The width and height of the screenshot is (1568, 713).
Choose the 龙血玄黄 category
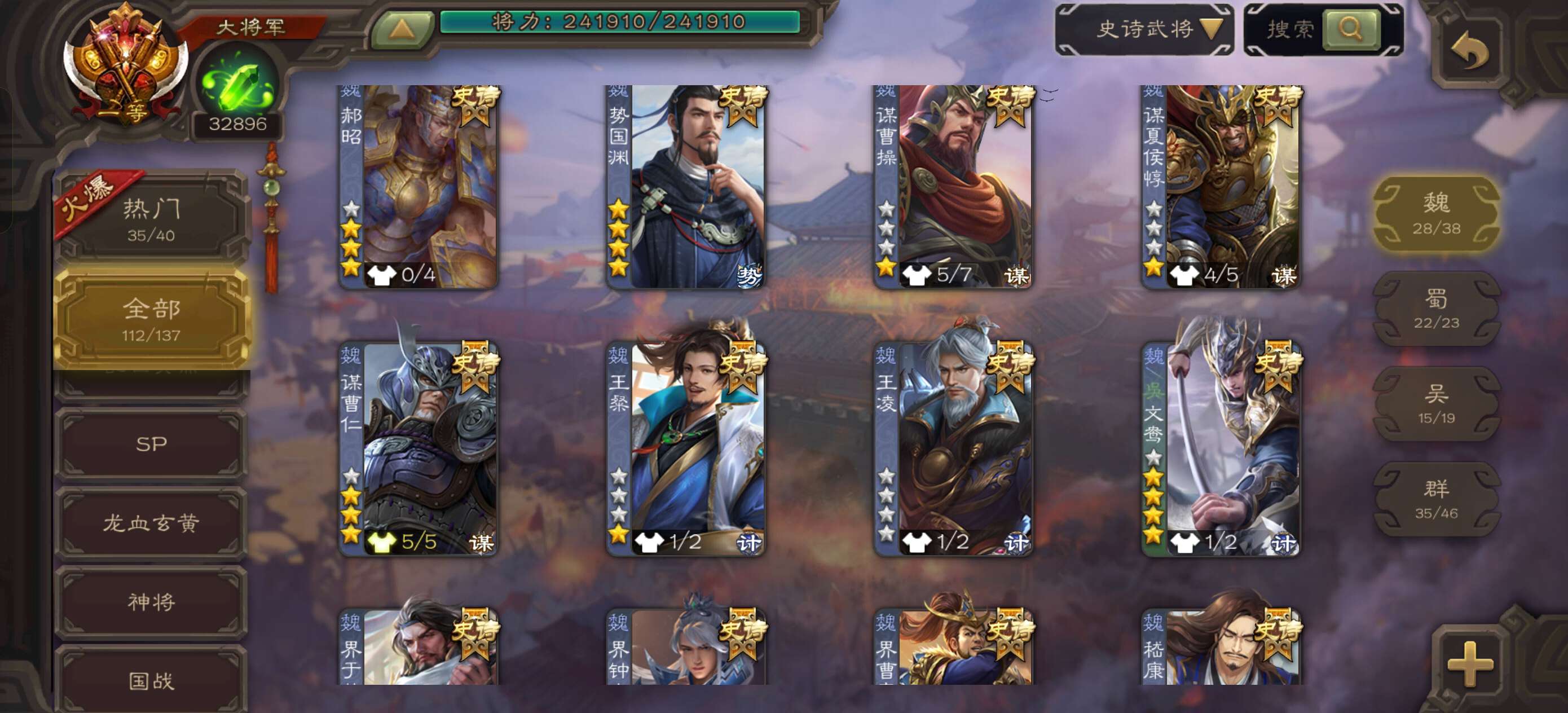tap(151, 523)
